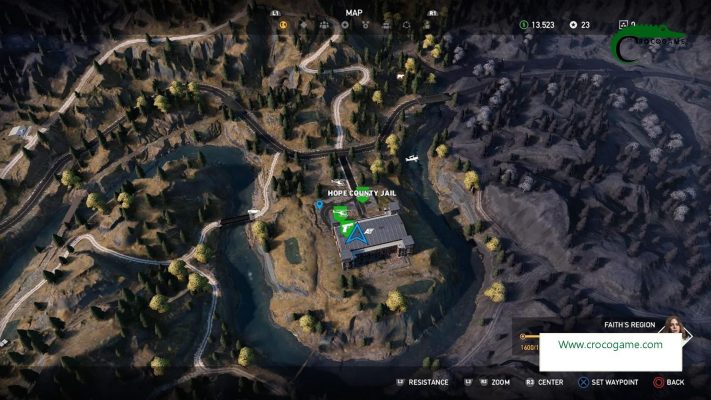The image size is (711, 400).
Task: Select the Hope County Jail shield marker
Action: [x=362, y=198]
